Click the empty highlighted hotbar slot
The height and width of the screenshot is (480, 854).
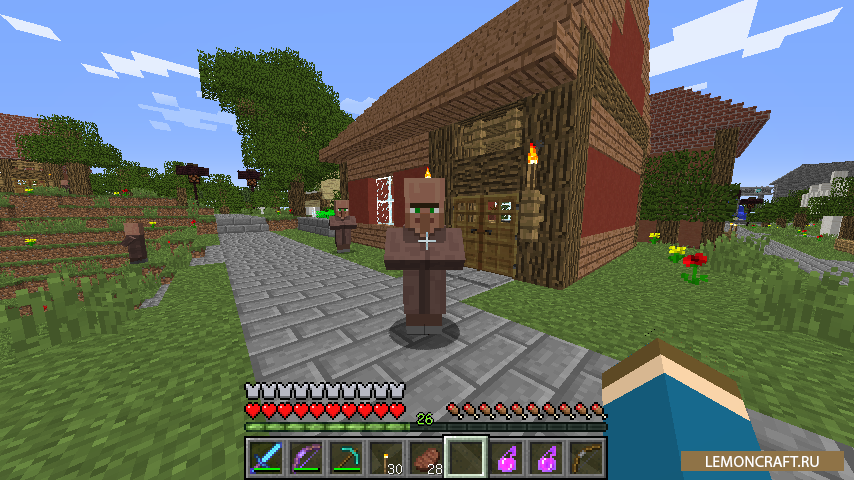(465, 459)
